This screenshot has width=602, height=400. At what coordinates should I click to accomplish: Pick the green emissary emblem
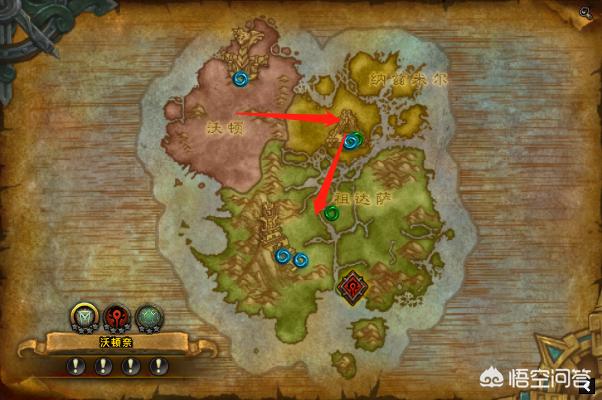click(149, 318)
